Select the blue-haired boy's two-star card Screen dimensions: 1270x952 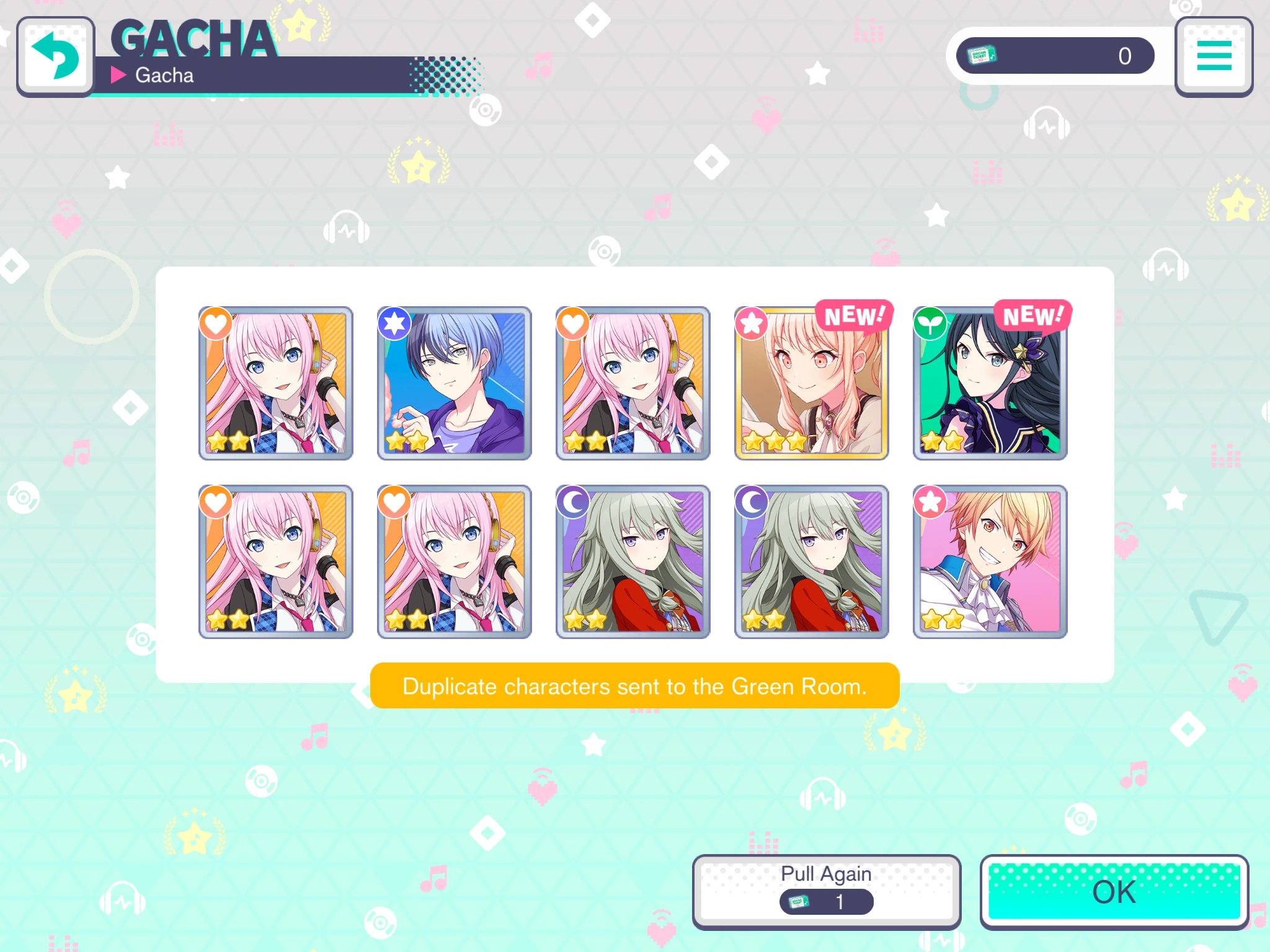pyautogui.click(x=455, y=383)
